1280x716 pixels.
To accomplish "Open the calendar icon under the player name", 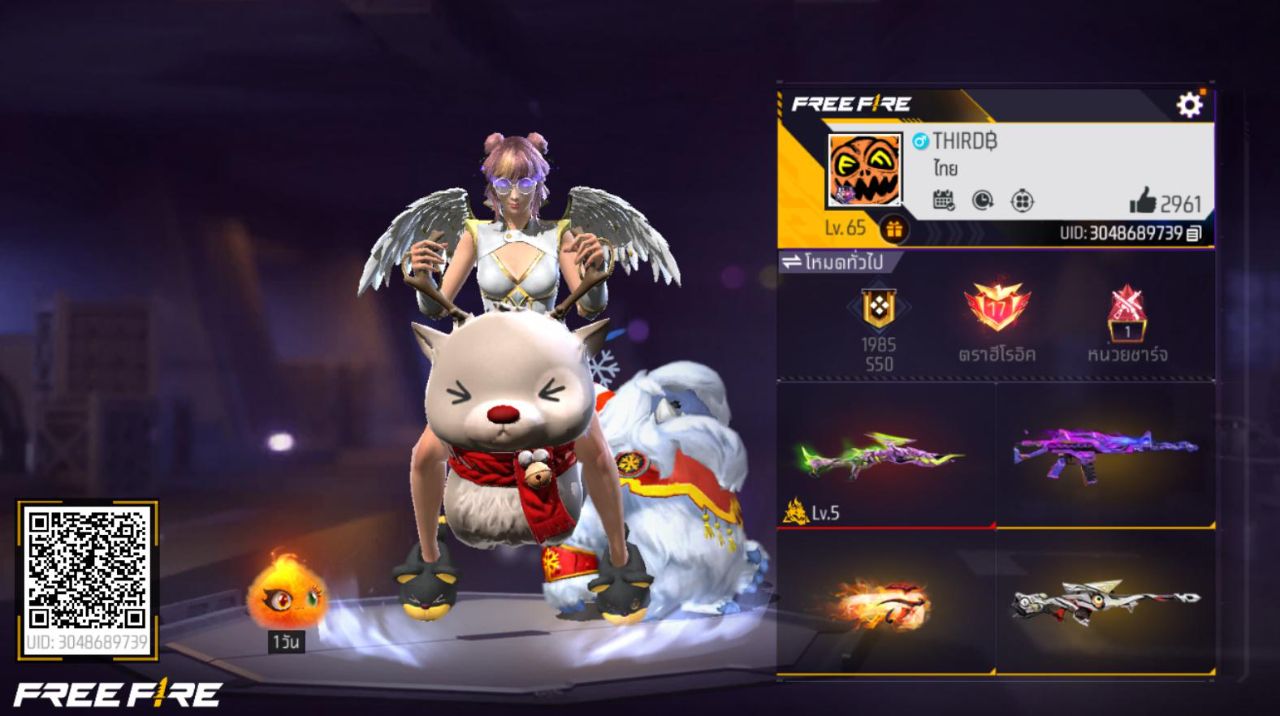I will pos(943,200).
